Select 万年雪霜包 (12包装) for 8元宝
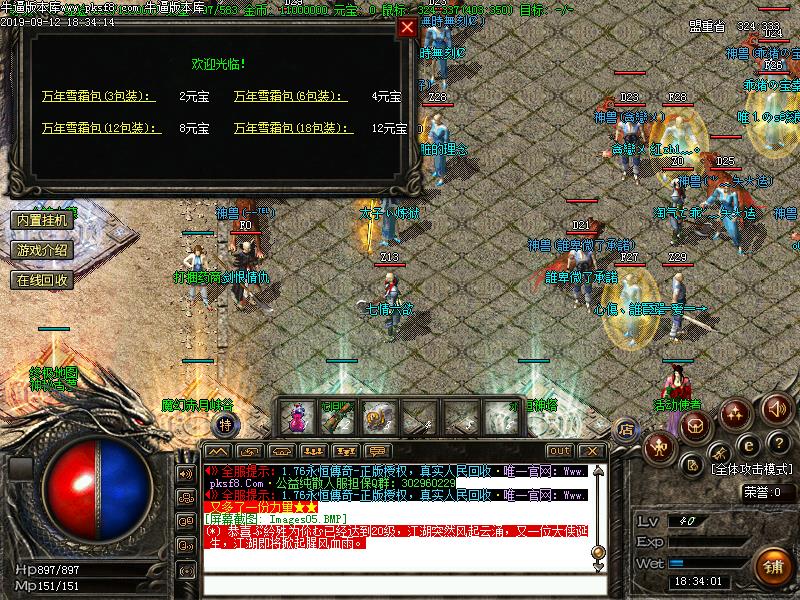 pyautogui.click(x=98, y=128)
